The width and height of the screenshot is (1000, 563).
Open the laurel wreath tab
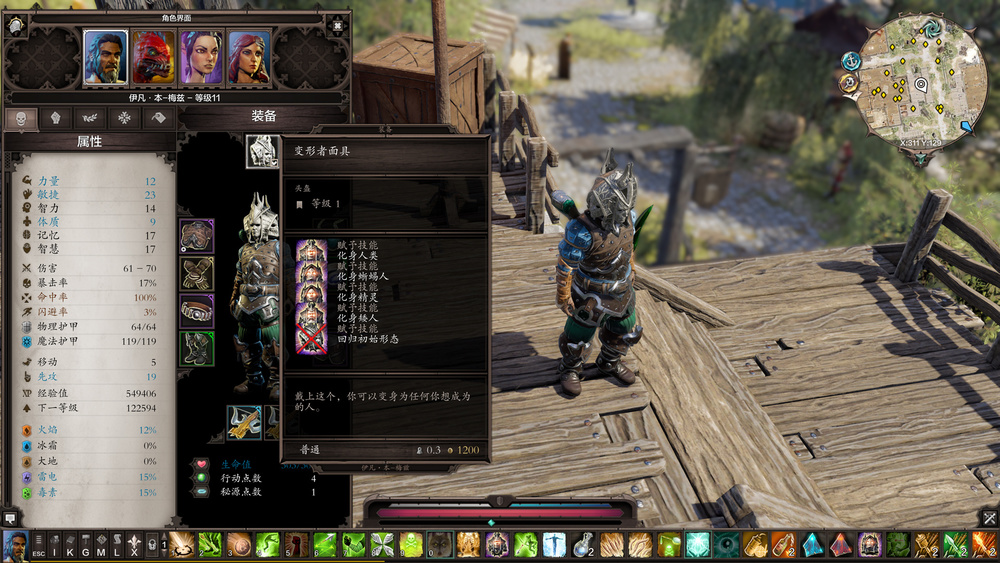click(x=90, y=117)
